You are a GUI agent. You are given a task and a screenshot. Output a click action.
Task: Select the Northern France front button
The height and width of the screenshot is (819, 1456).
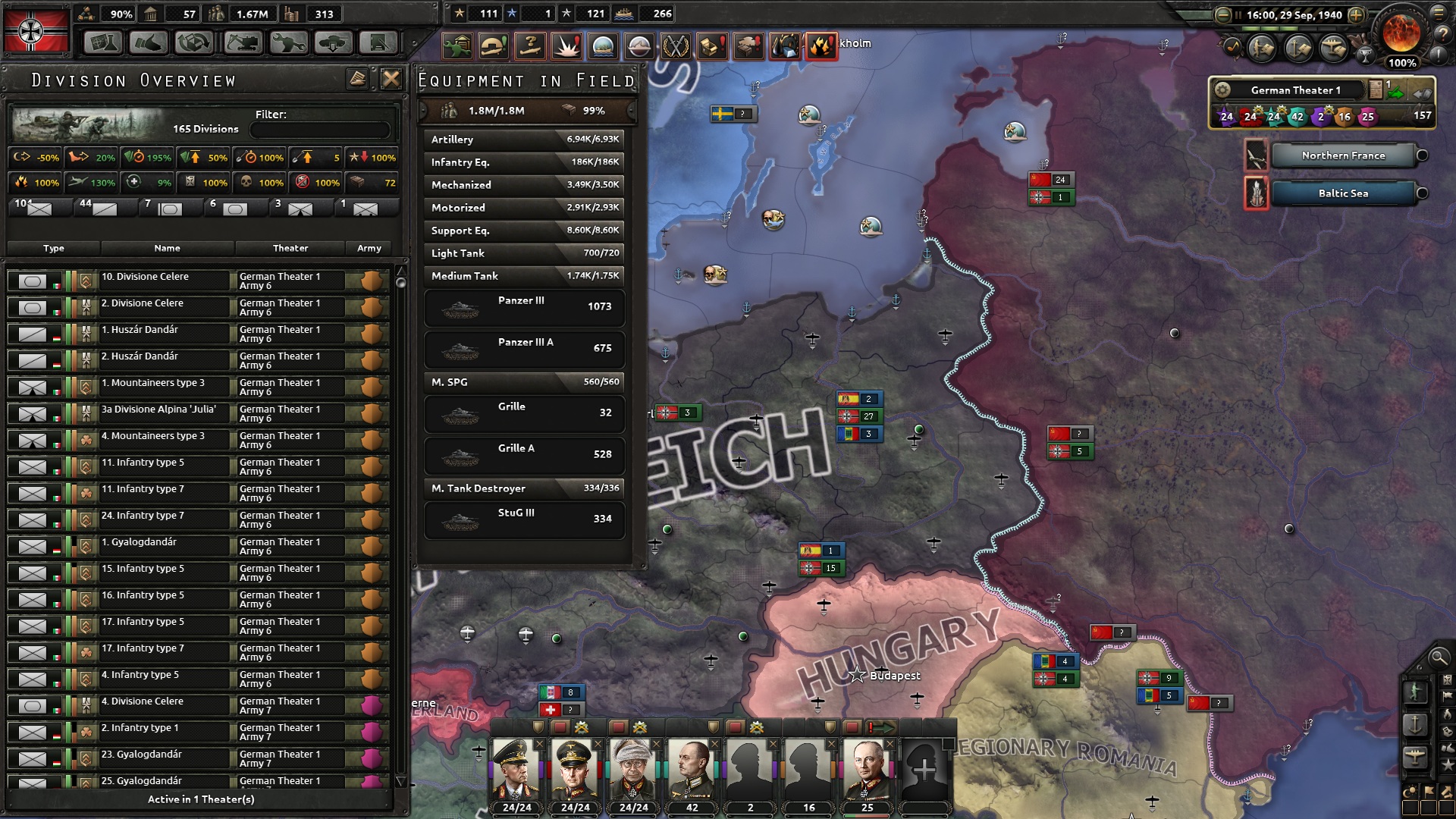coord(1342,155)
